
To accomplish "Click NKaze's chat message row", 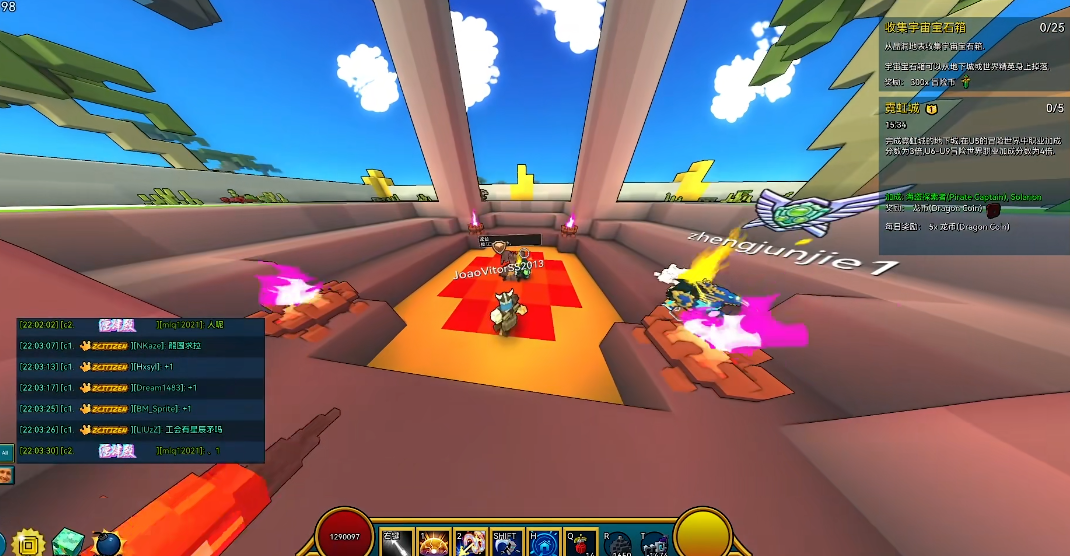I will pyautogui.click(x=141, y=346).
